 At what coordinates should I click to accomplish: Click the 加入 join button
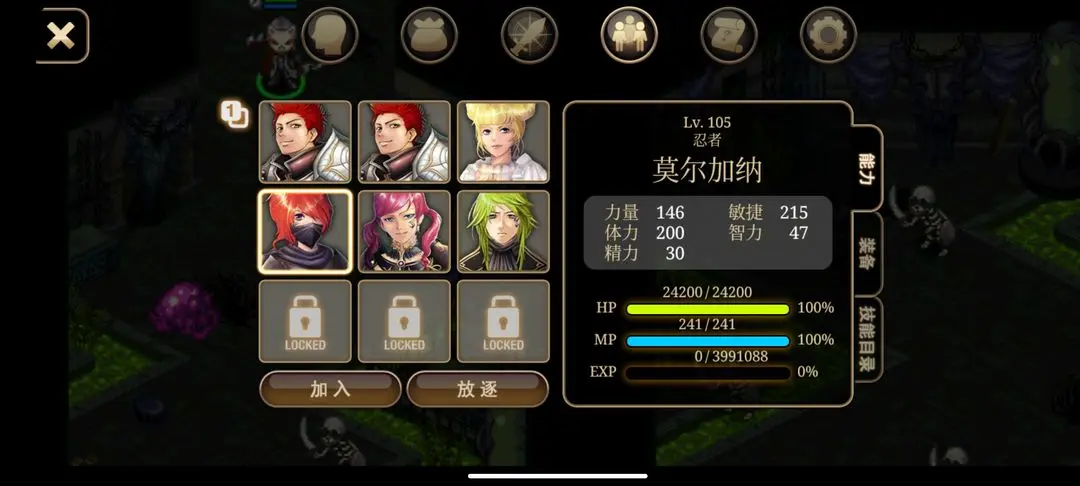[330, 389]
